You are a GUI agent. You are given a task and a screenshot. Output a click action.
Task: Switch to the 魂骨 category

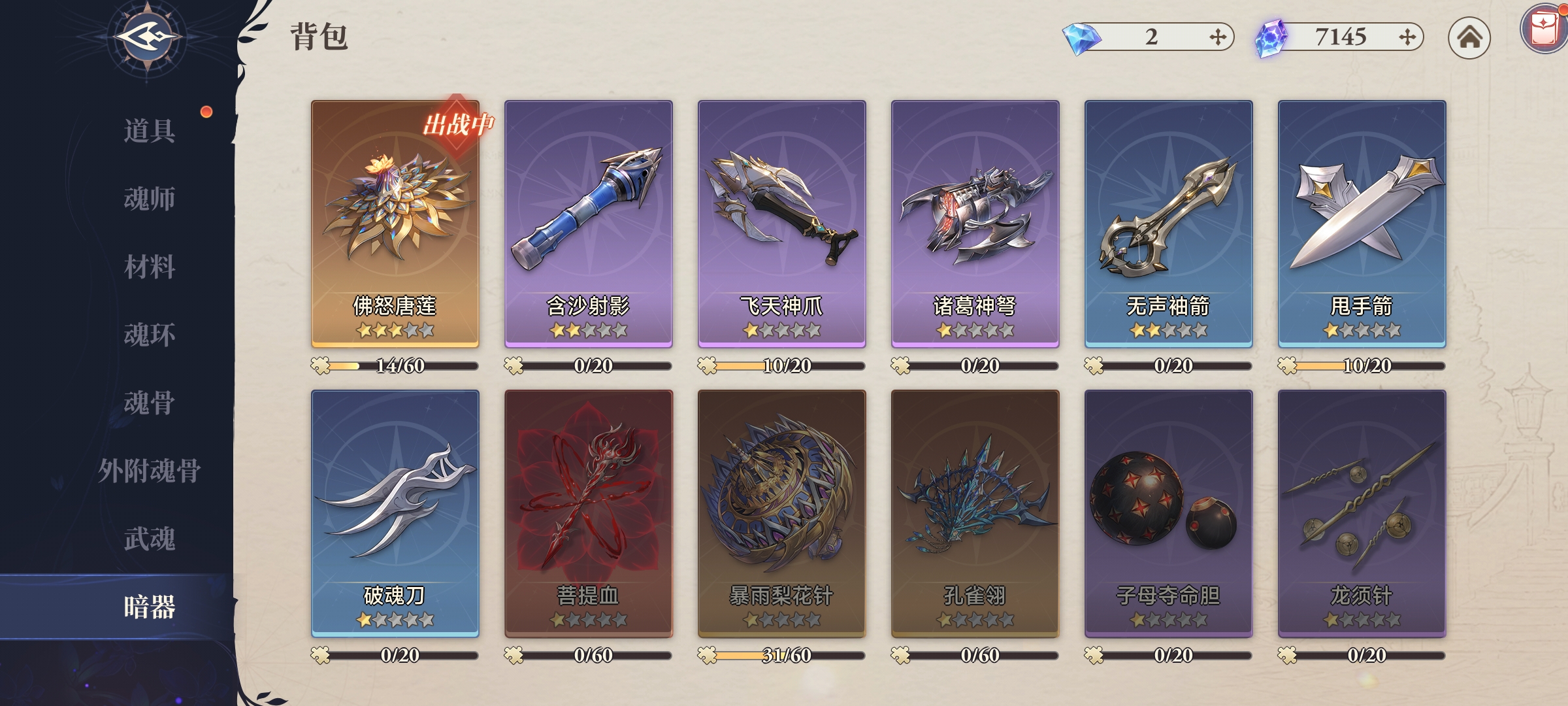tap(150, 403)
